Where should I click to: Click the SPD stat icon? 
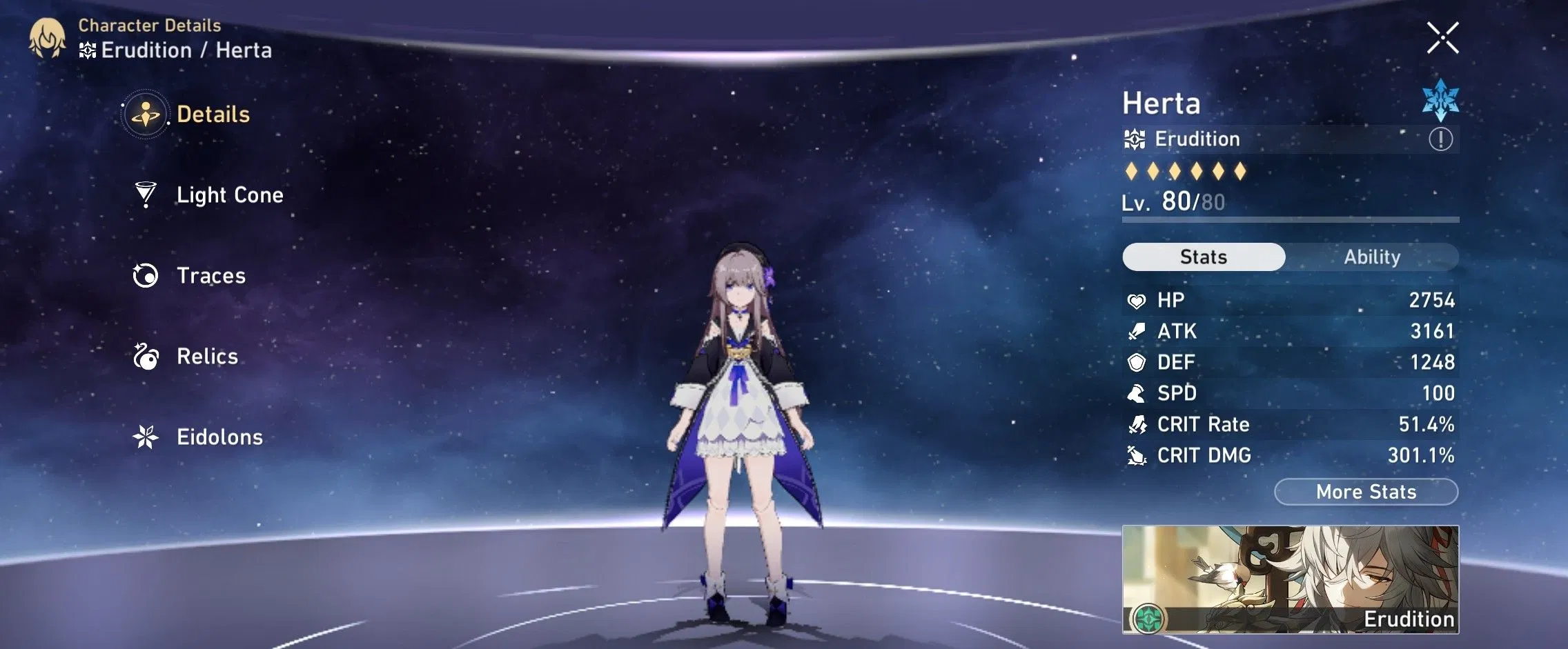click(x=1137, y=393)
